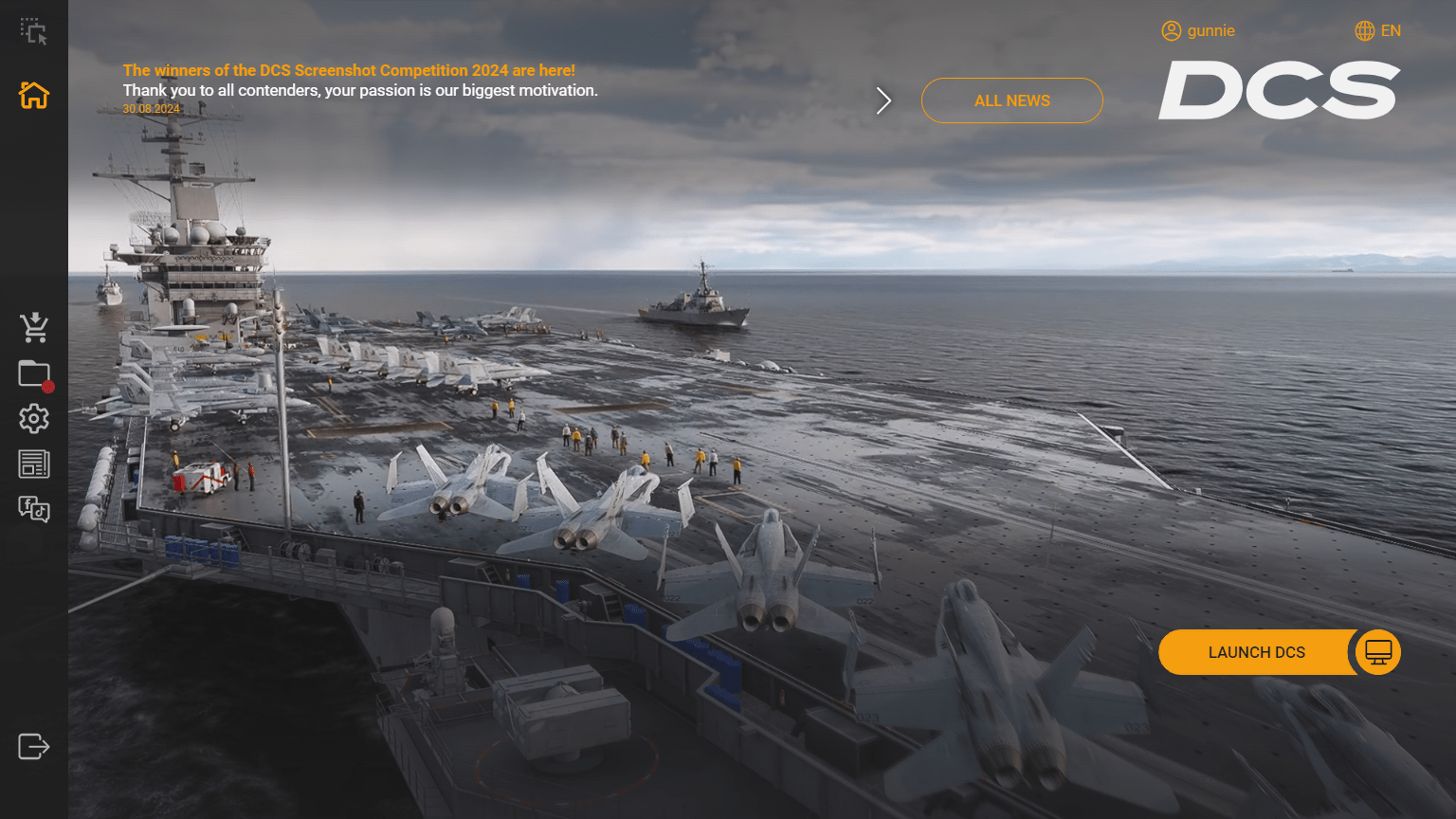This screenshot has height=819, width=1456.
Task: Select the screen capture tool at top left
Action: pos(31,30)
